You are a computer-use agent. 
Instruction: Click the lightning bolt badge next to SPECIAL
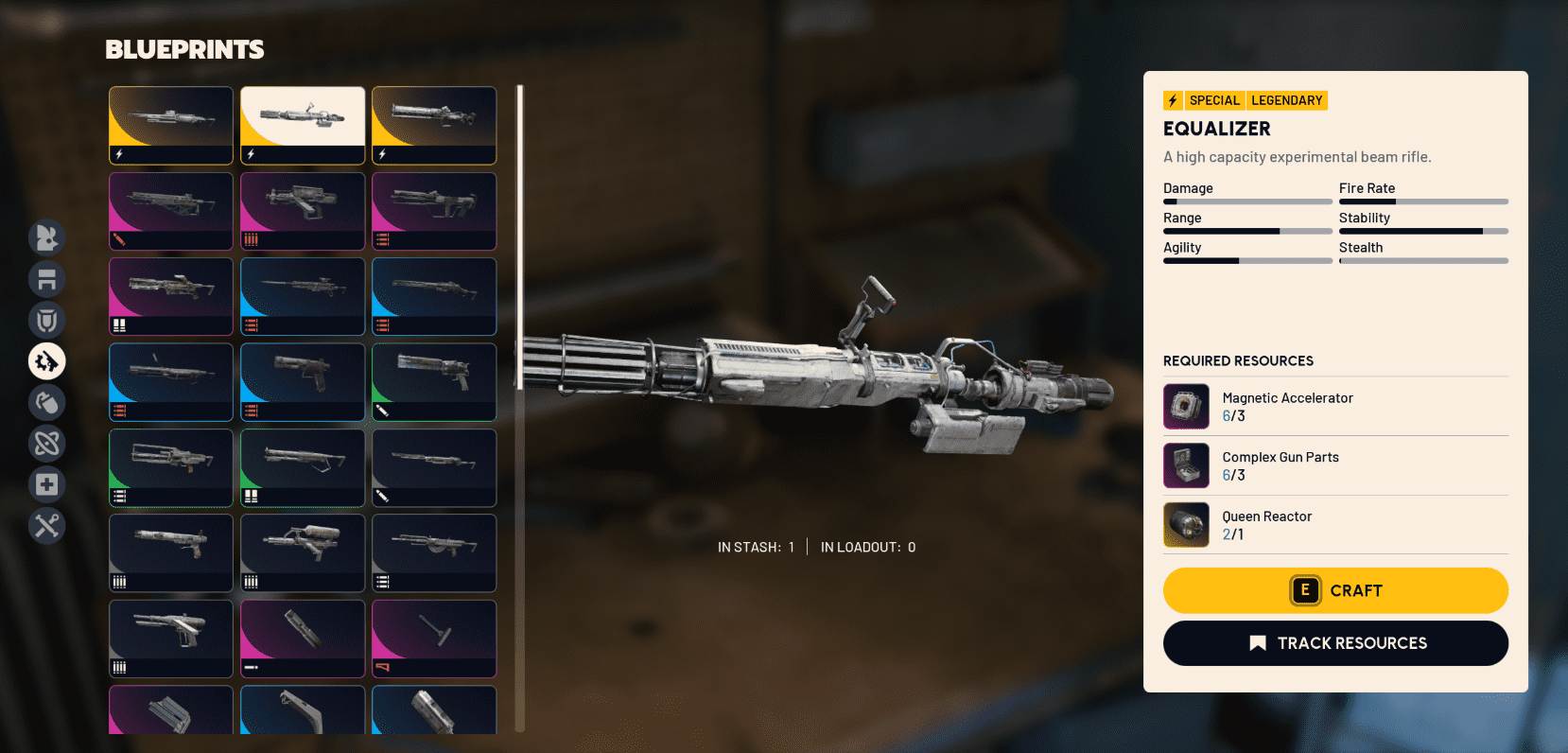1173,99
